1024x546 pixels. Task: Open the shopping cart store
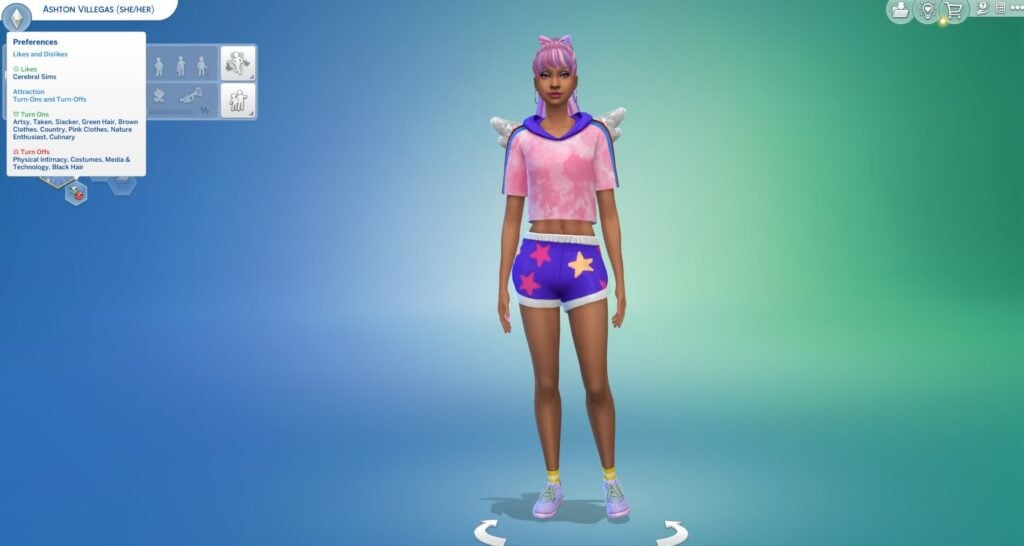[x=954, y=10]
